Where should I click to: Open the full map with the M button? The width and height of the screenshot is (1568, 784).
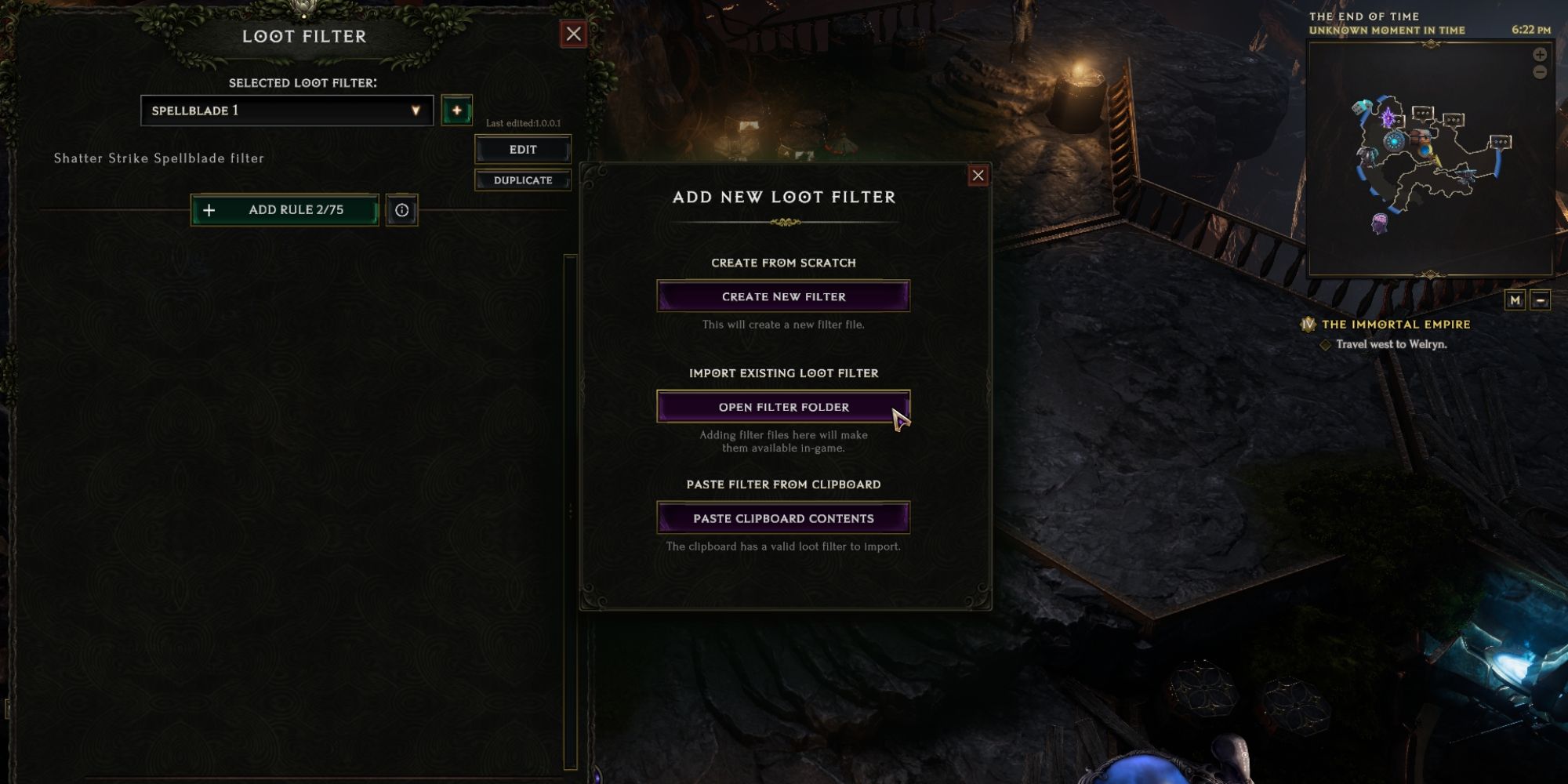[1514, 298]
